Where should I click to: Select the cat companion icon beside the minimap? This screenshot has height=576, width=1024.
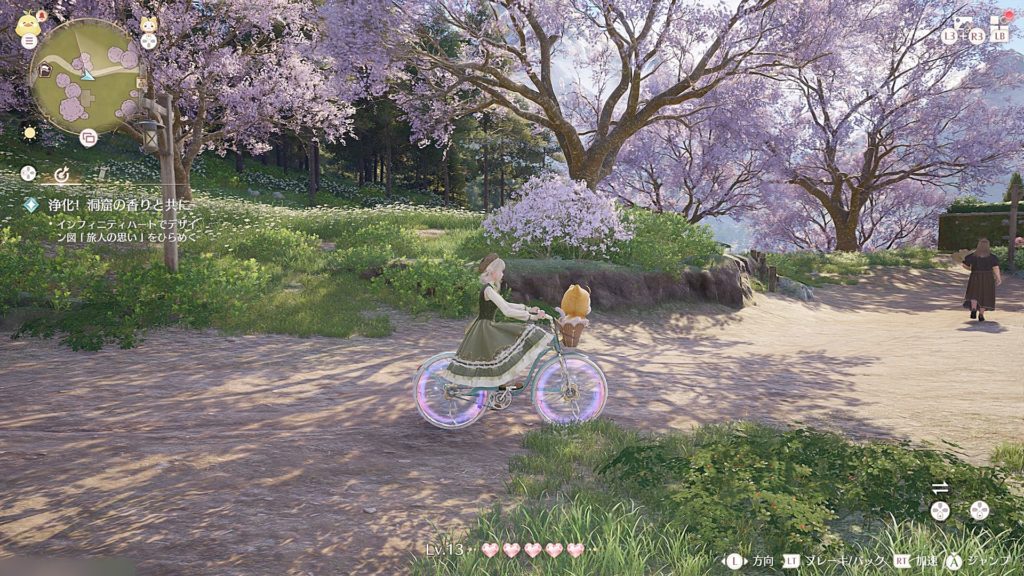[148, 27]
